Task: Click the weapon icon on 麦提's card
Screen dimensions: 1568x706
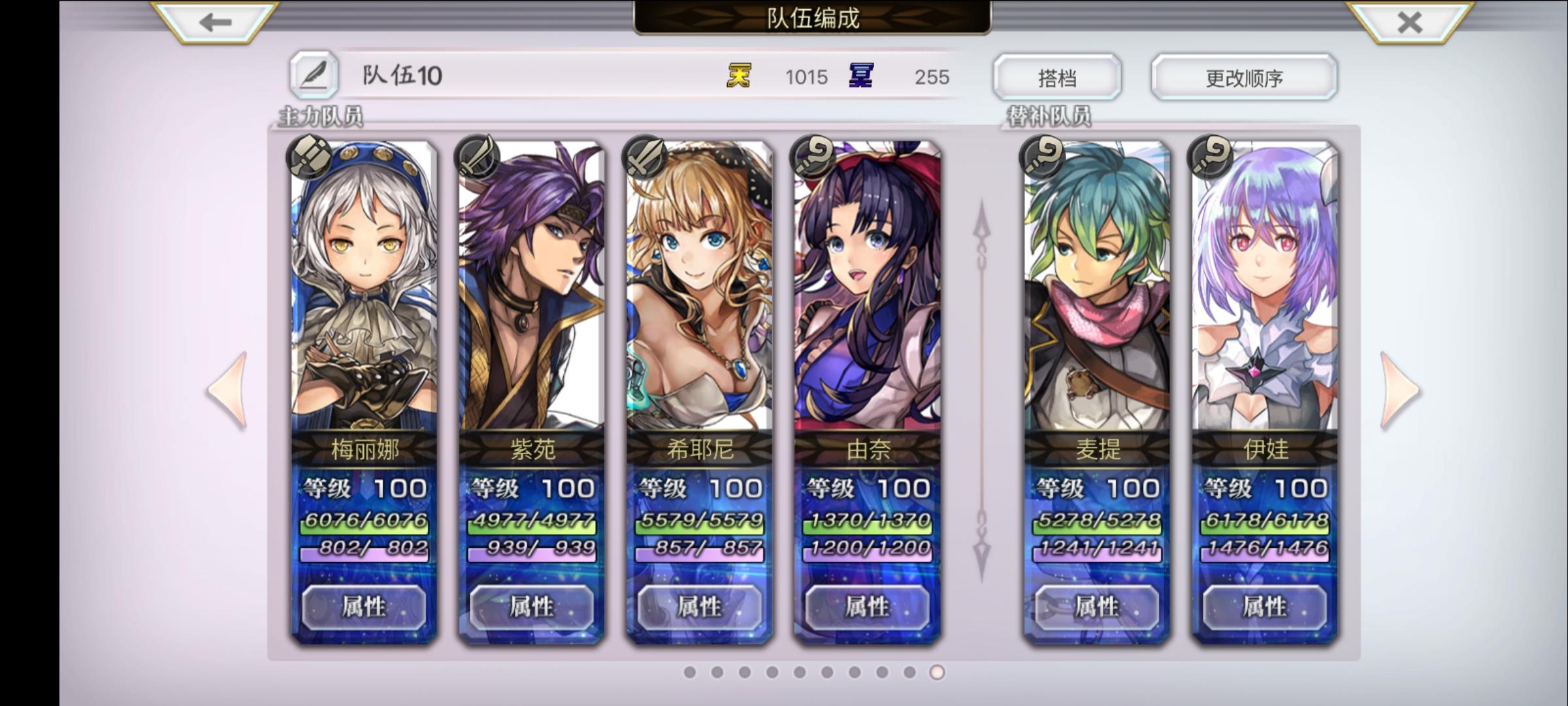Action: pyautogui.click(x=1041, y=156)
